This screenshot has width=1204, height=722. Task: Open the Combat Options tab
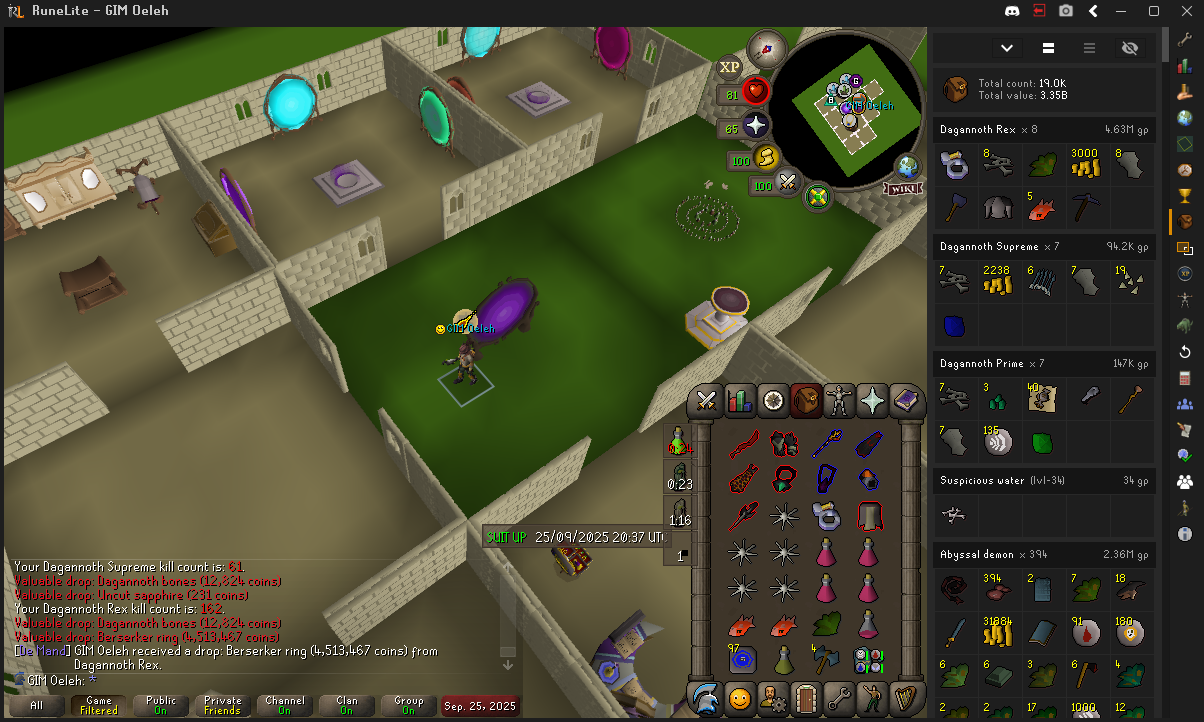point(707,401)
